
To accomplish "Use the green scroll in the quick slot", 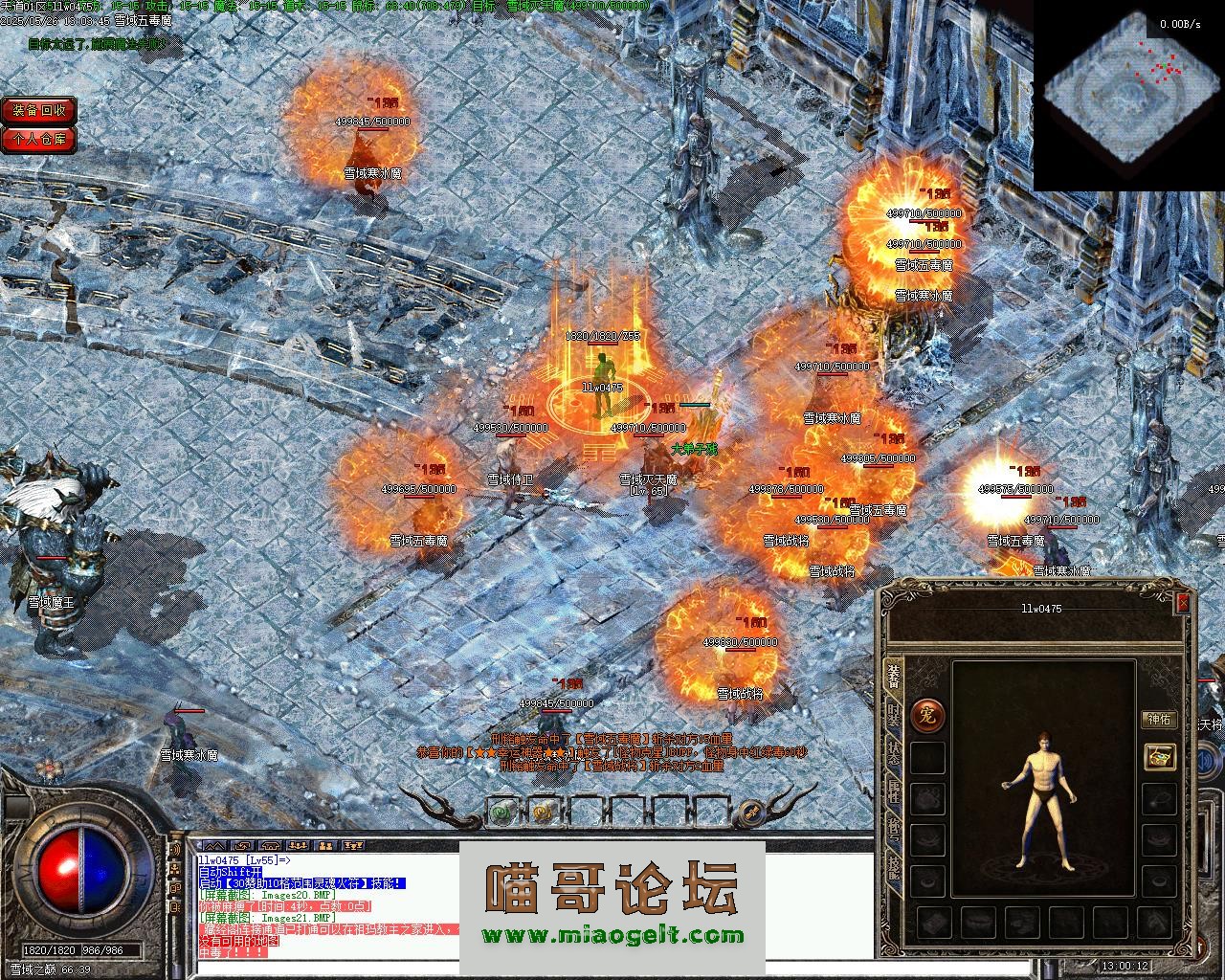I will coord(501,813).
